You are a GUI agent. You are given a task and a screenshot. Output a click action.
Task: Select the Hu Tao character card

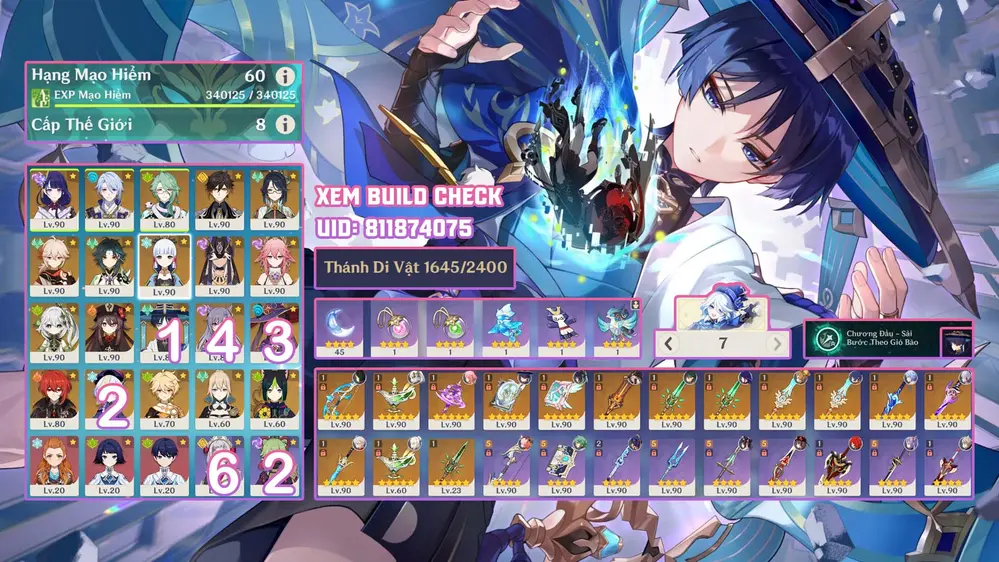coord(110,332)
